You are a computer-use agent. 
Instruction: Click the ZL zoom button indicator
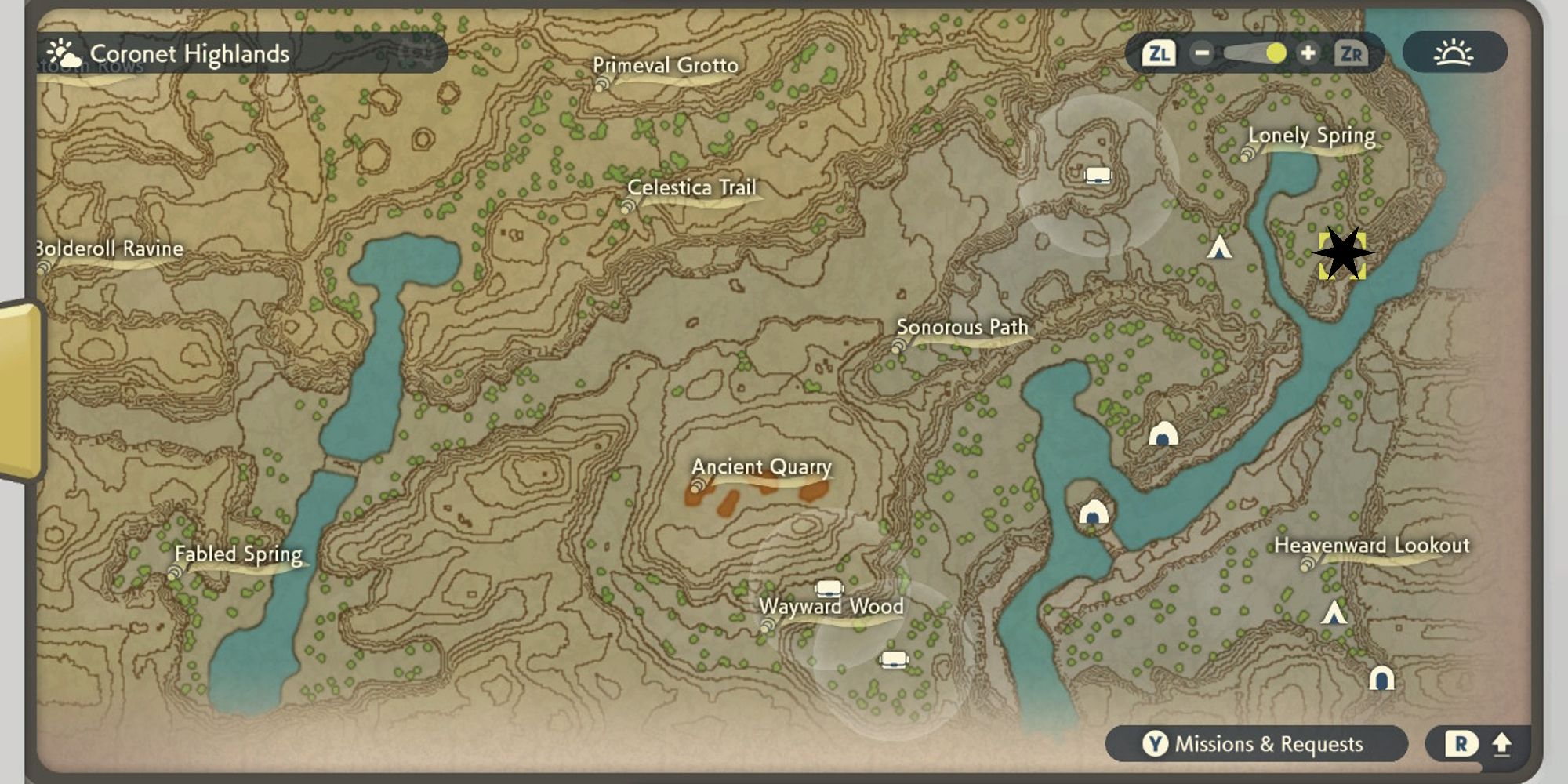click(x=1159, y=53)
